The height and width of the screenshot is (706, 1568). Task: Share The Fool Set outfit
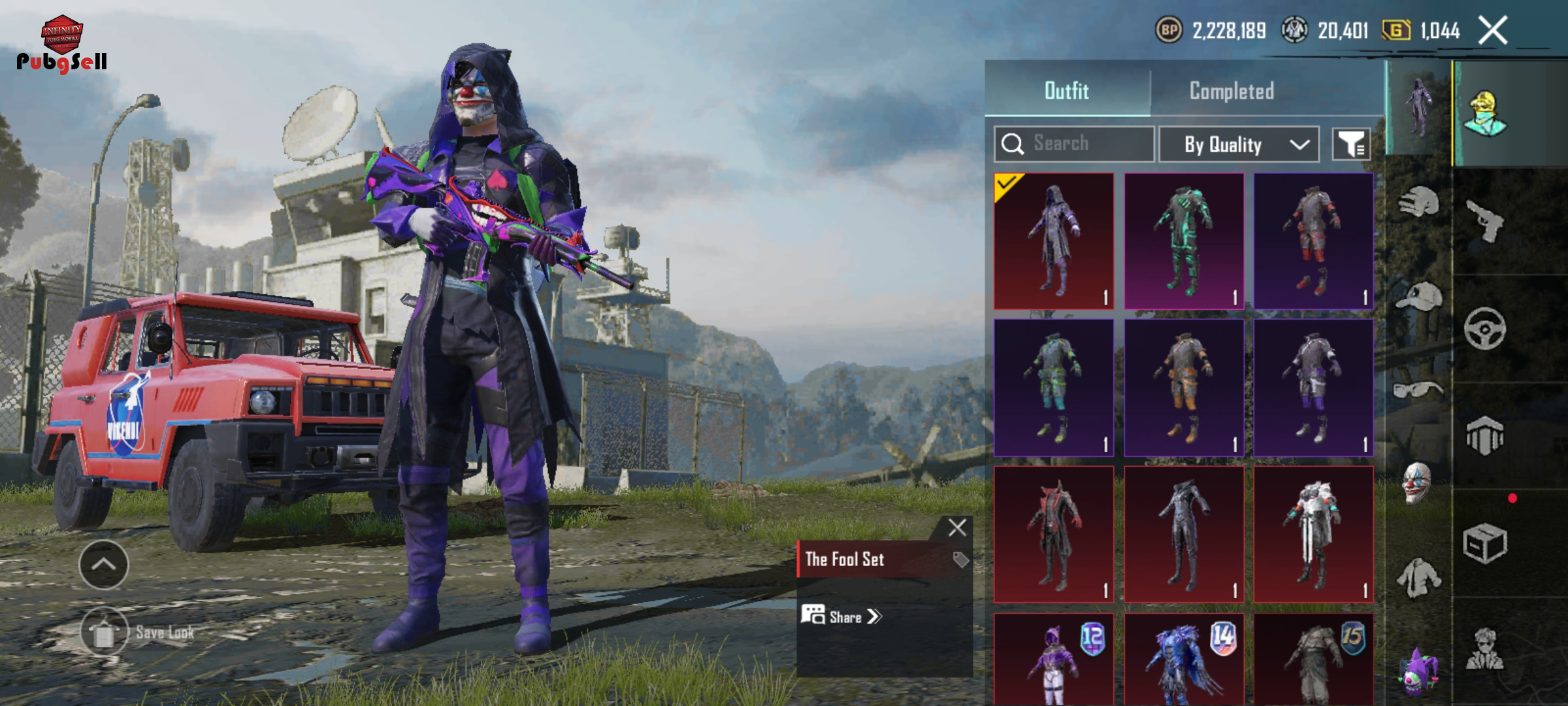point(843,616)
